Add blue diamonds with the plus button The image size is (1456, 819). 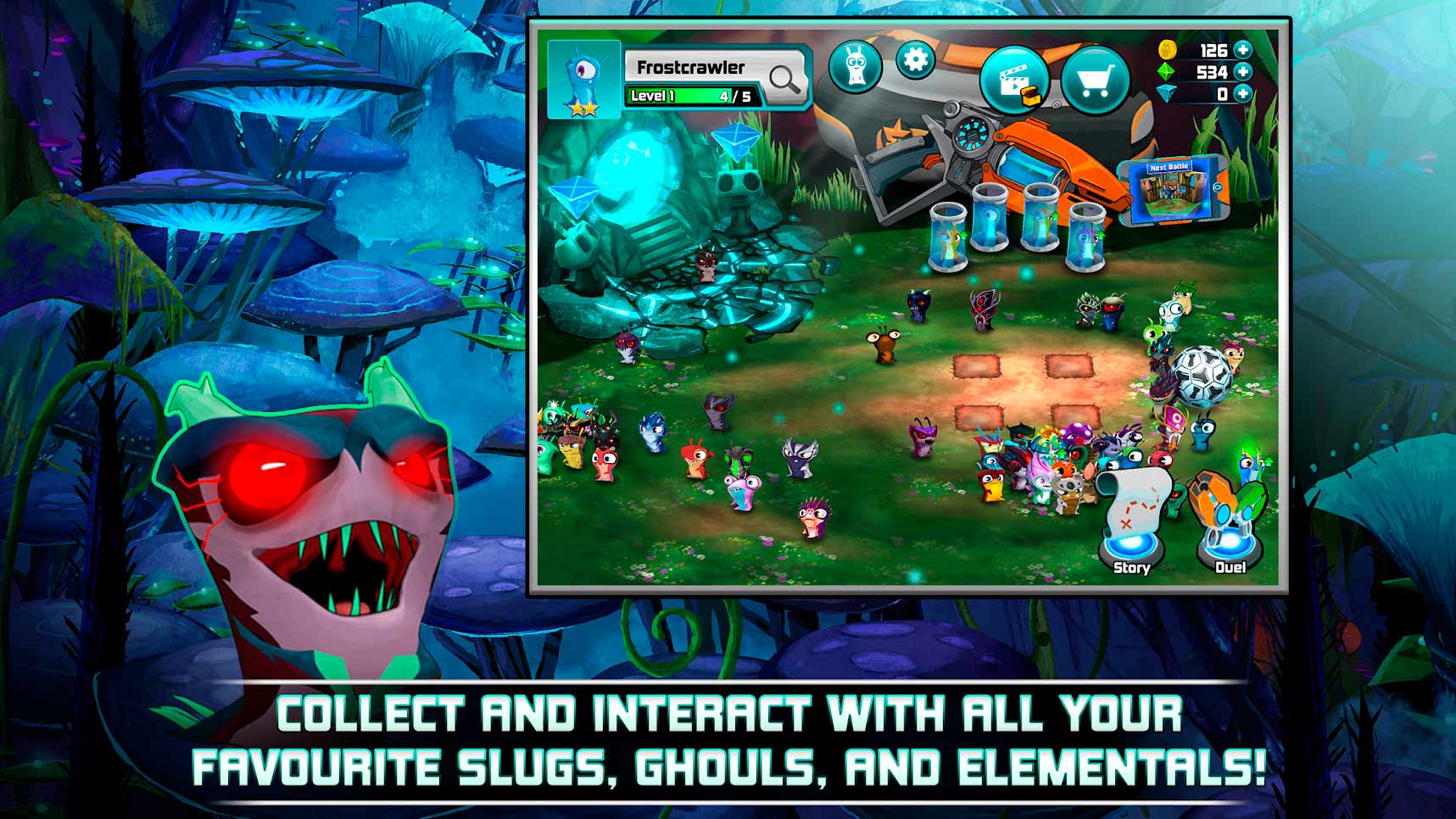pyautogui.click(x=1243, y=94)
